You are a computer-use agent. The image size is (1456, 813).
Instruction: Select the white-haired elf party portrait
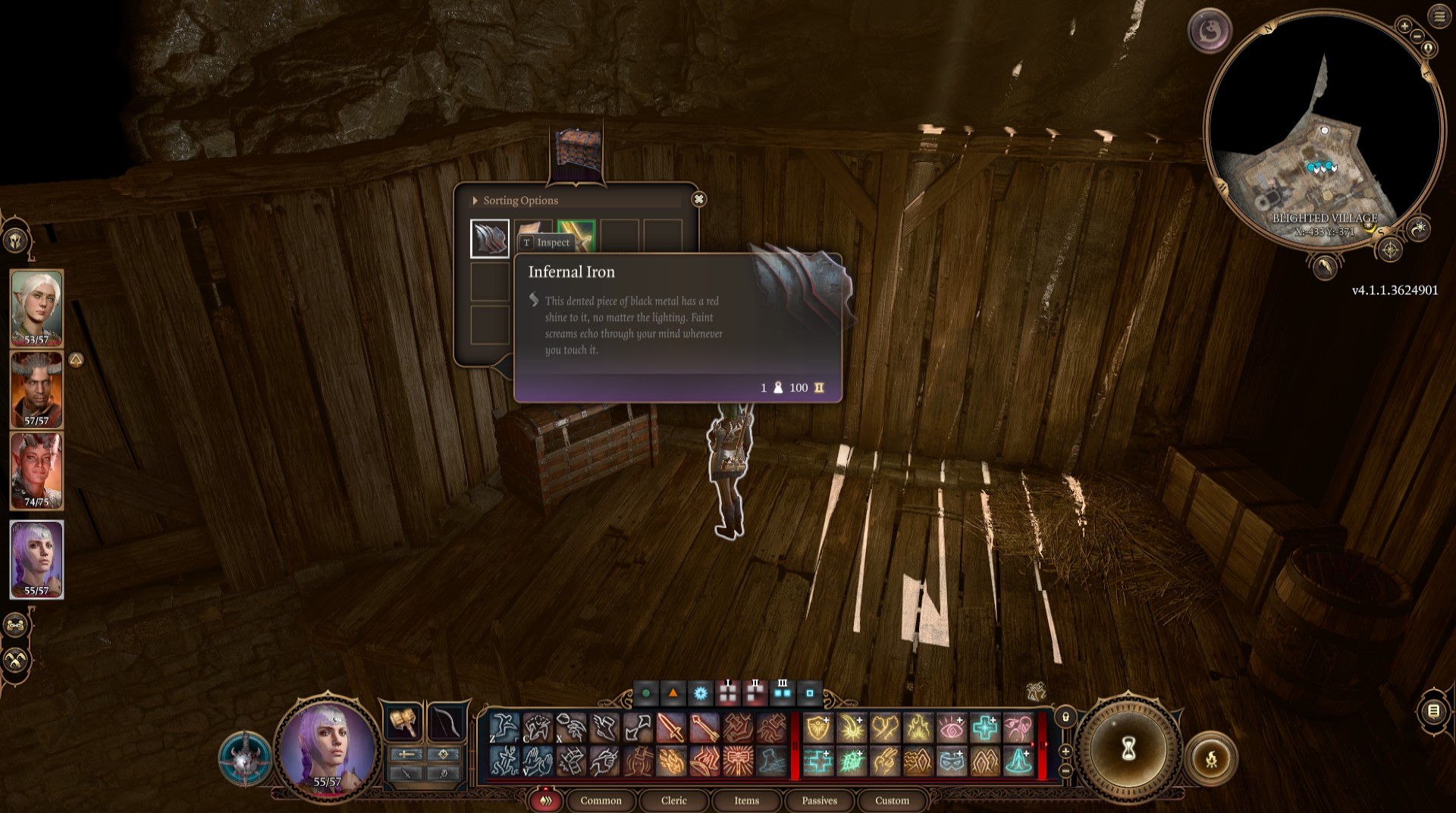36,306
